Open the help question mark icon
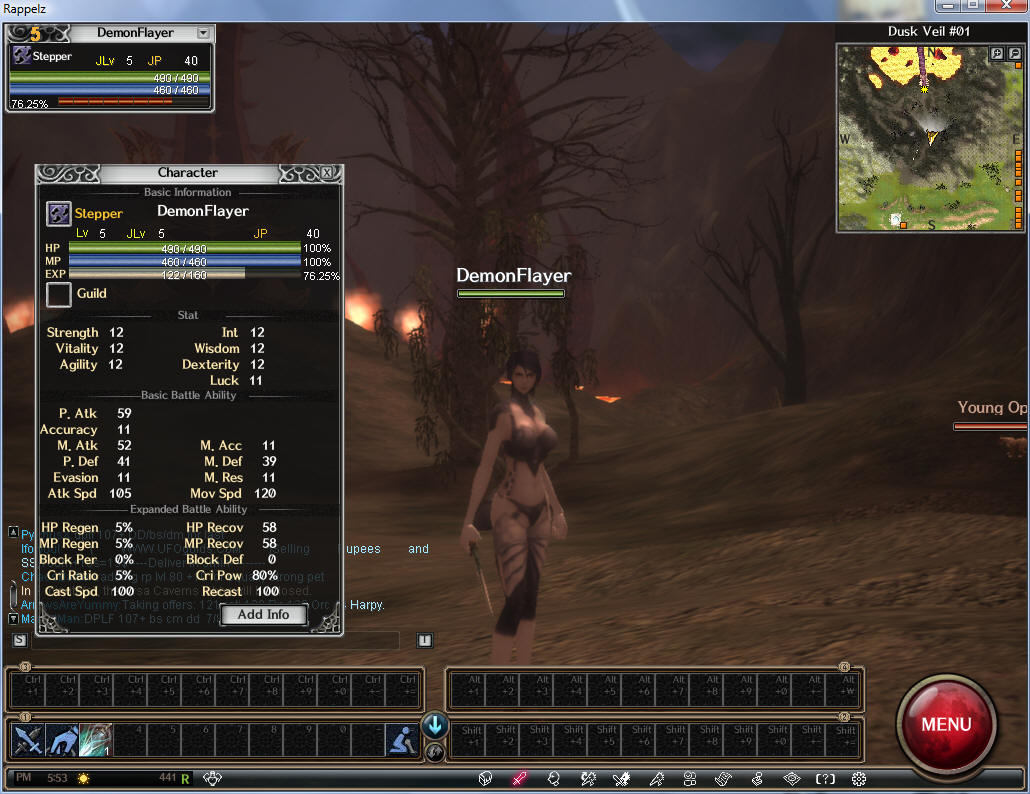Viewport: 1030px width, 794px height. coord(825,778)
